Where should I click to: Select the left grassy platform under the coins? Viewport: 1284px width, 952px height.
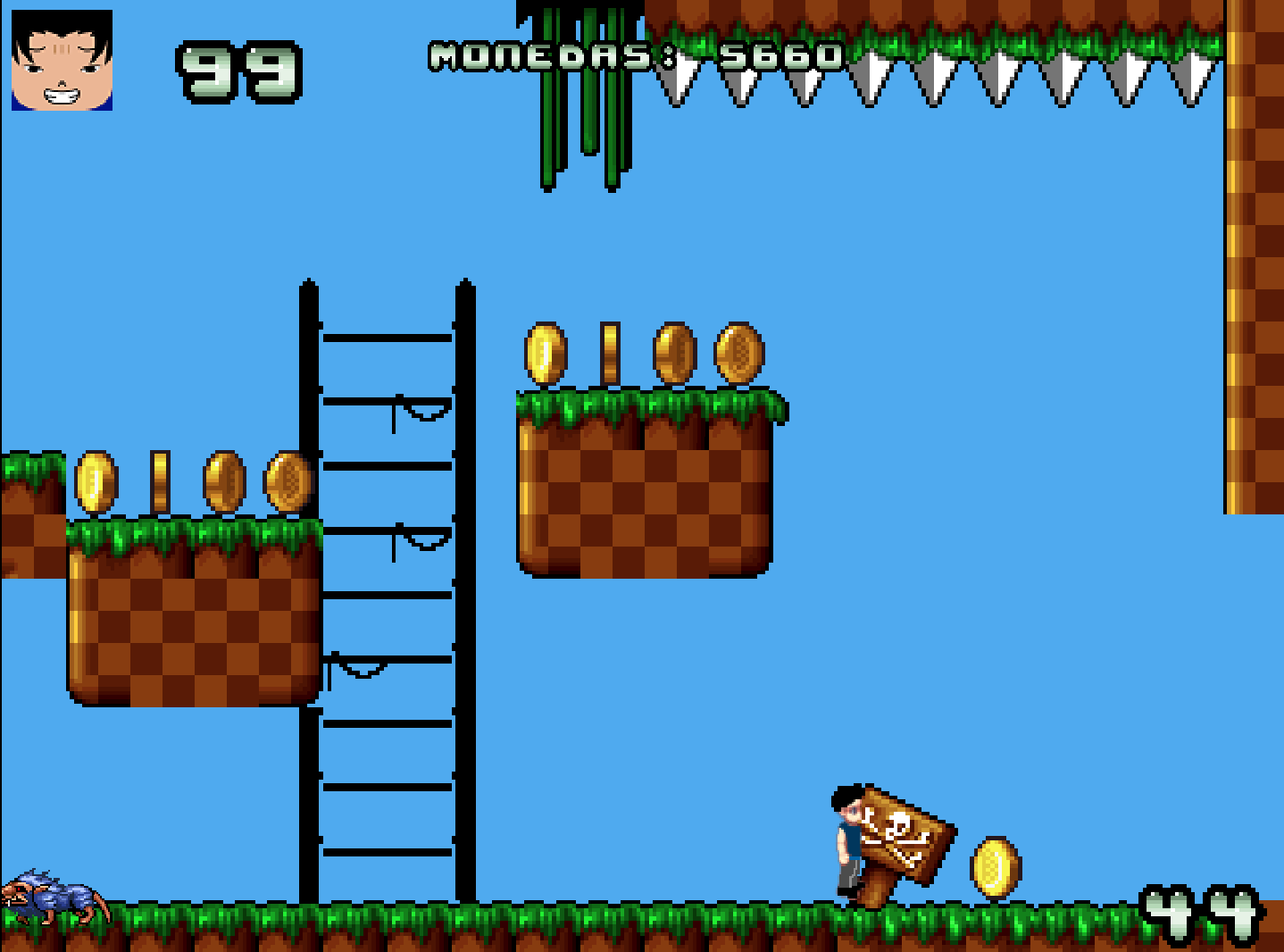pos(192,616)
